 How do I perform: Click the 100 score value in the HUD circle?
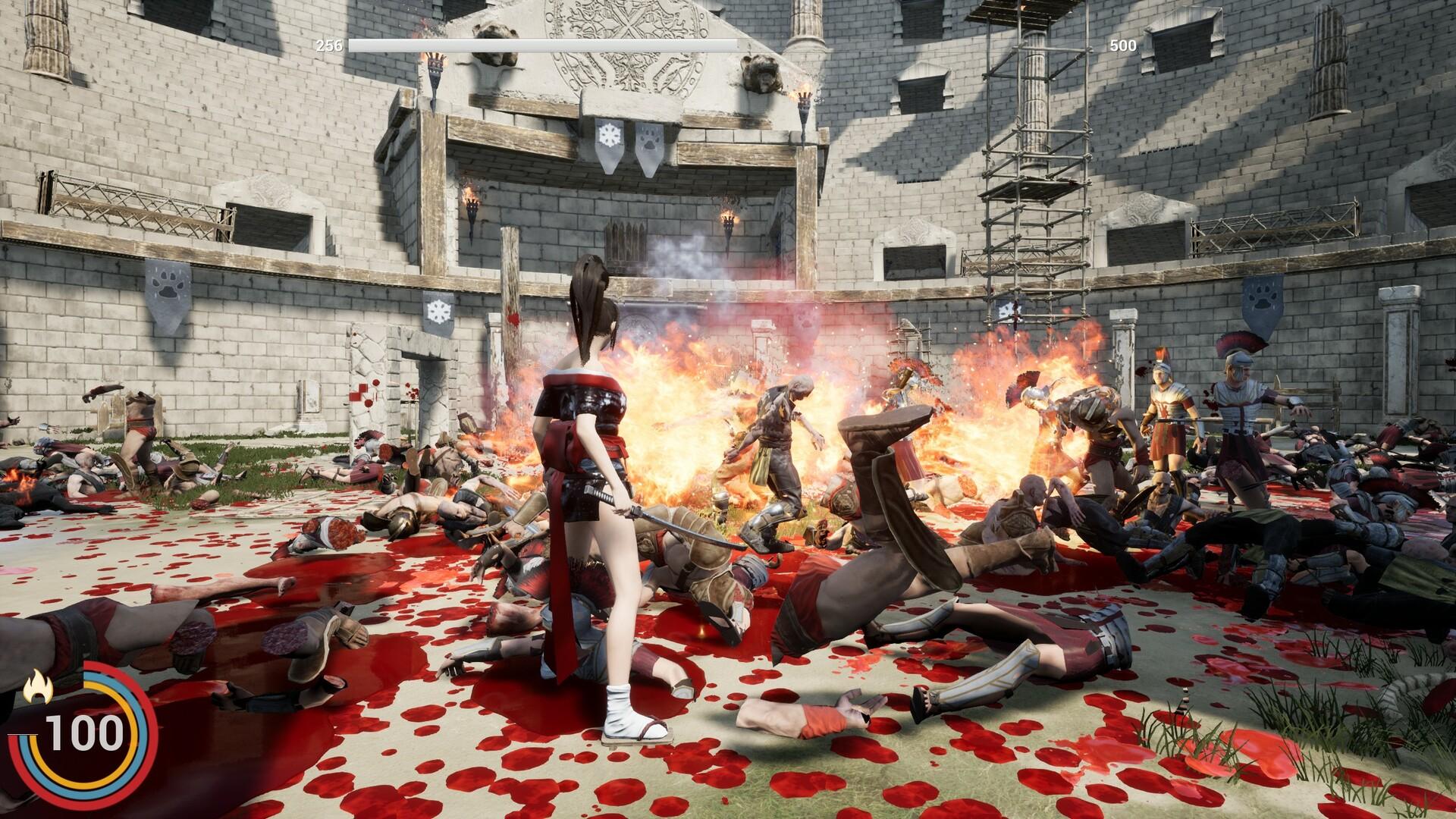86,734
